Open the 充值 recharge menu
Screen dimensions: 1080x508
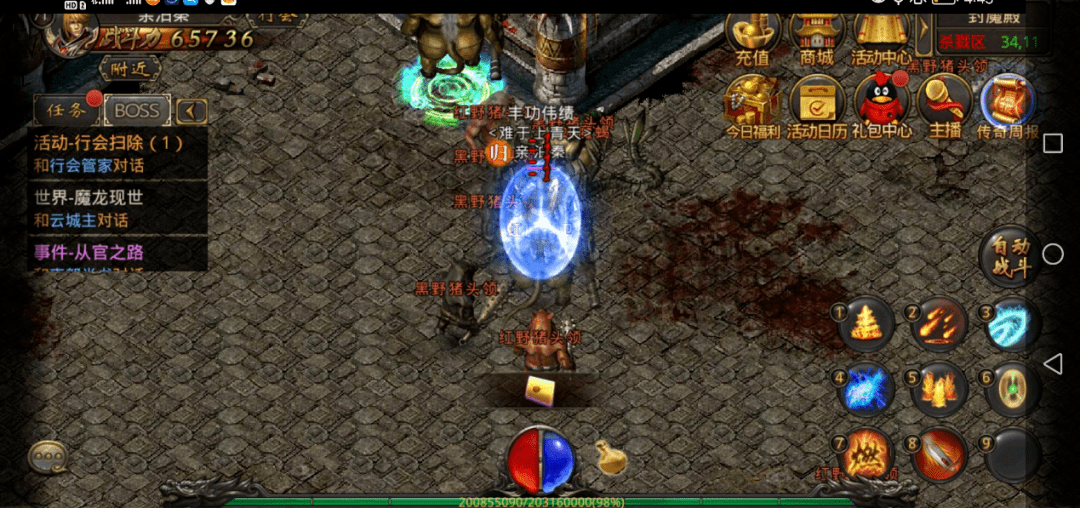point(753,38)
